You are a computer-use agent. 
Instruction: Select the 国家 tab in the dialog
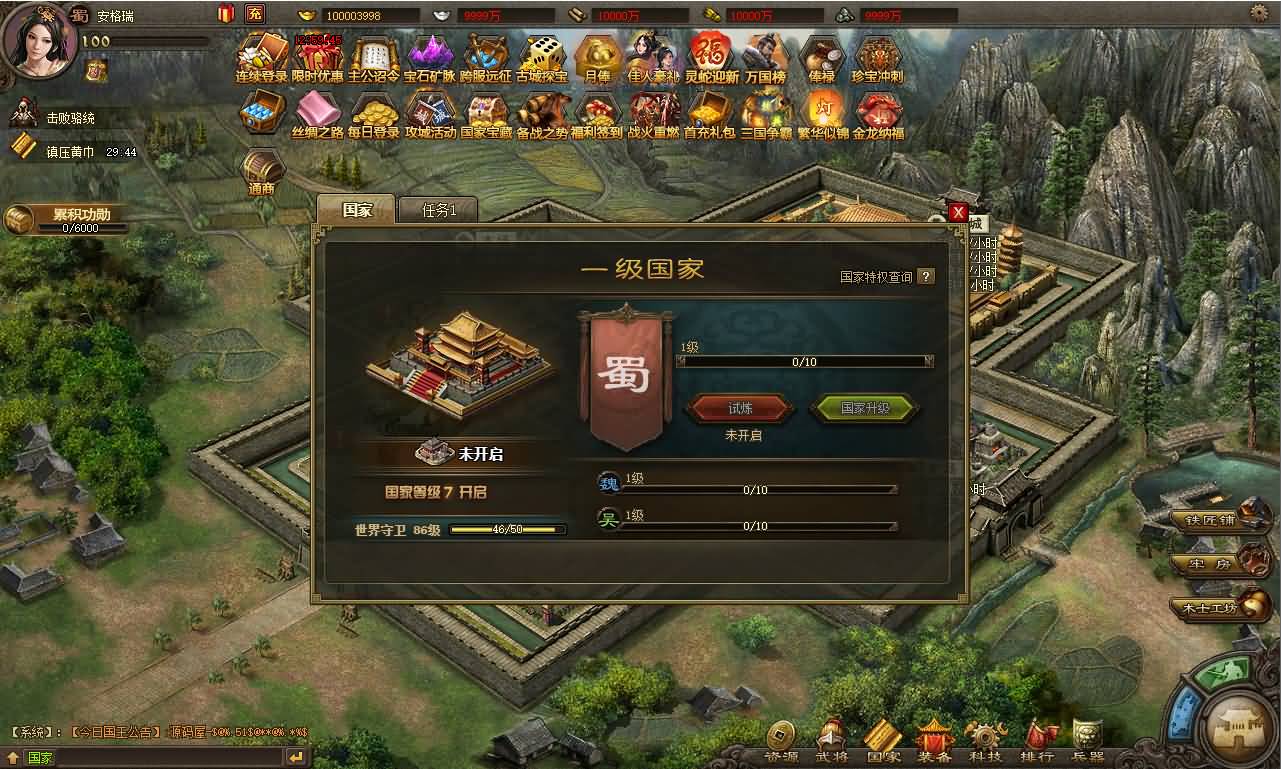[356, 210]
